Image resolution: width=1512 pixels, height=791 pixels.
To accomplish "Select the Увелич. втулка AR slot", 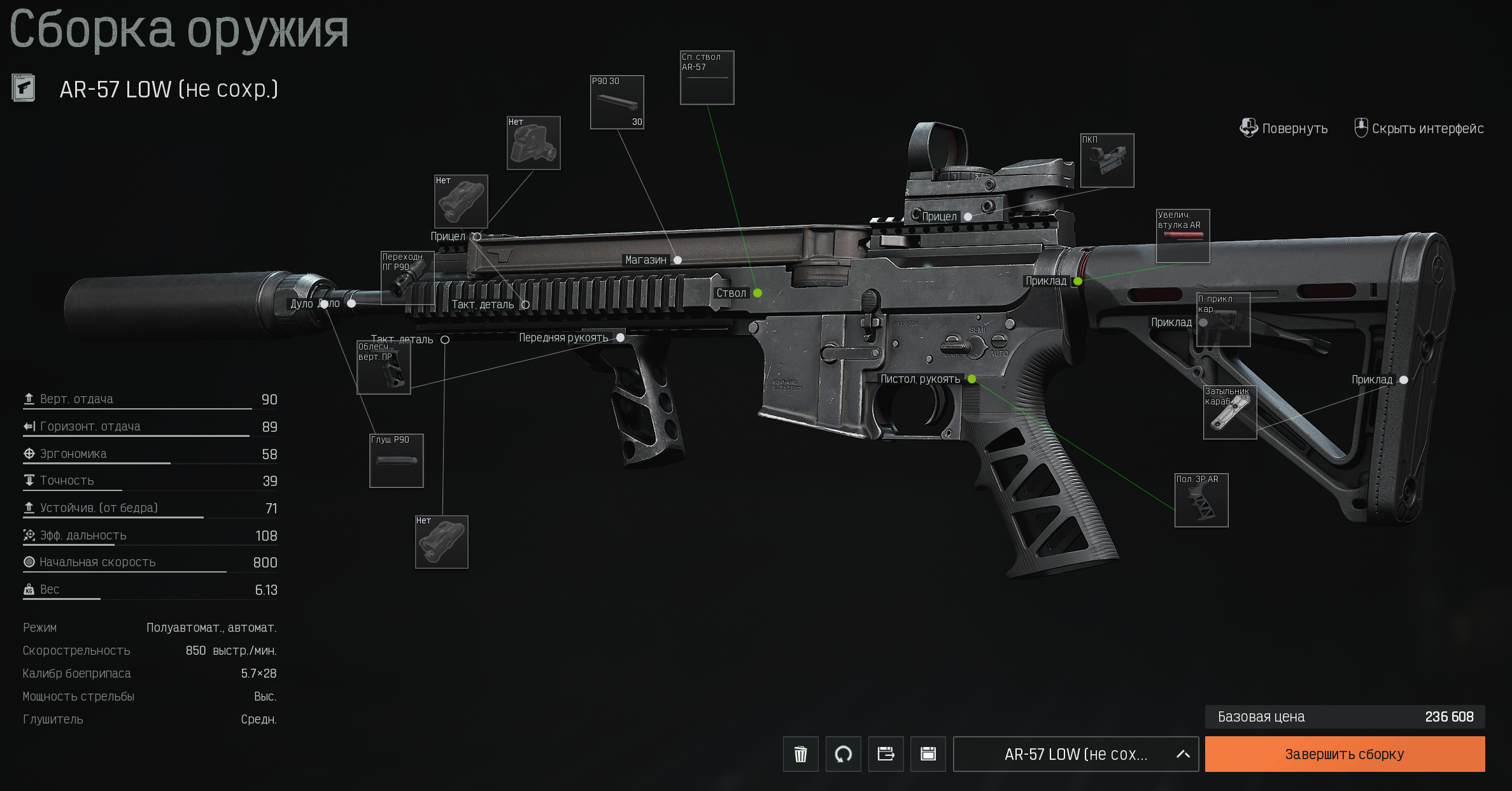I will 1183,236.
